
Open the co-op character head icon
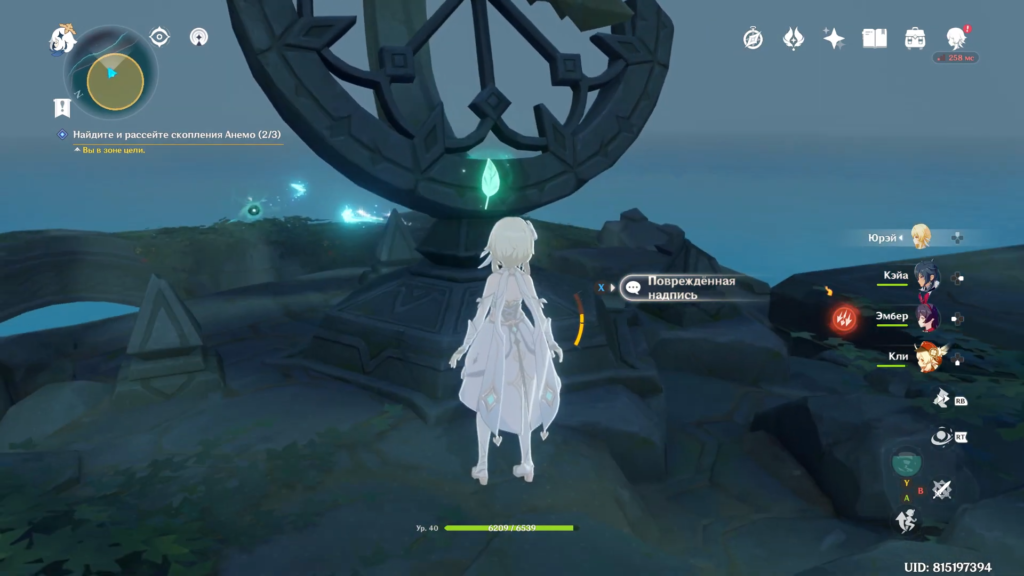pyautogui.click(x=955, y=38)
